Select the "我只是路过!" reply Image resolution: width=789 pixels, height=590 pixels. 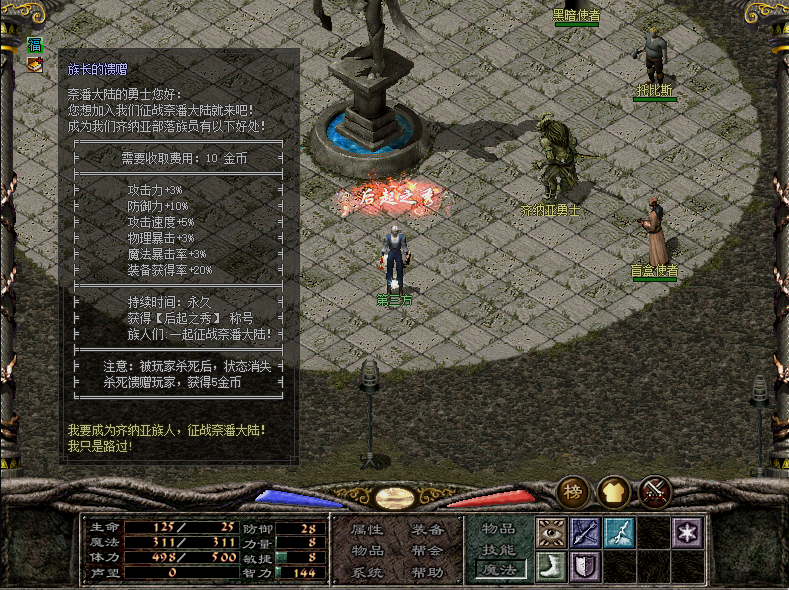pos(100,445)
